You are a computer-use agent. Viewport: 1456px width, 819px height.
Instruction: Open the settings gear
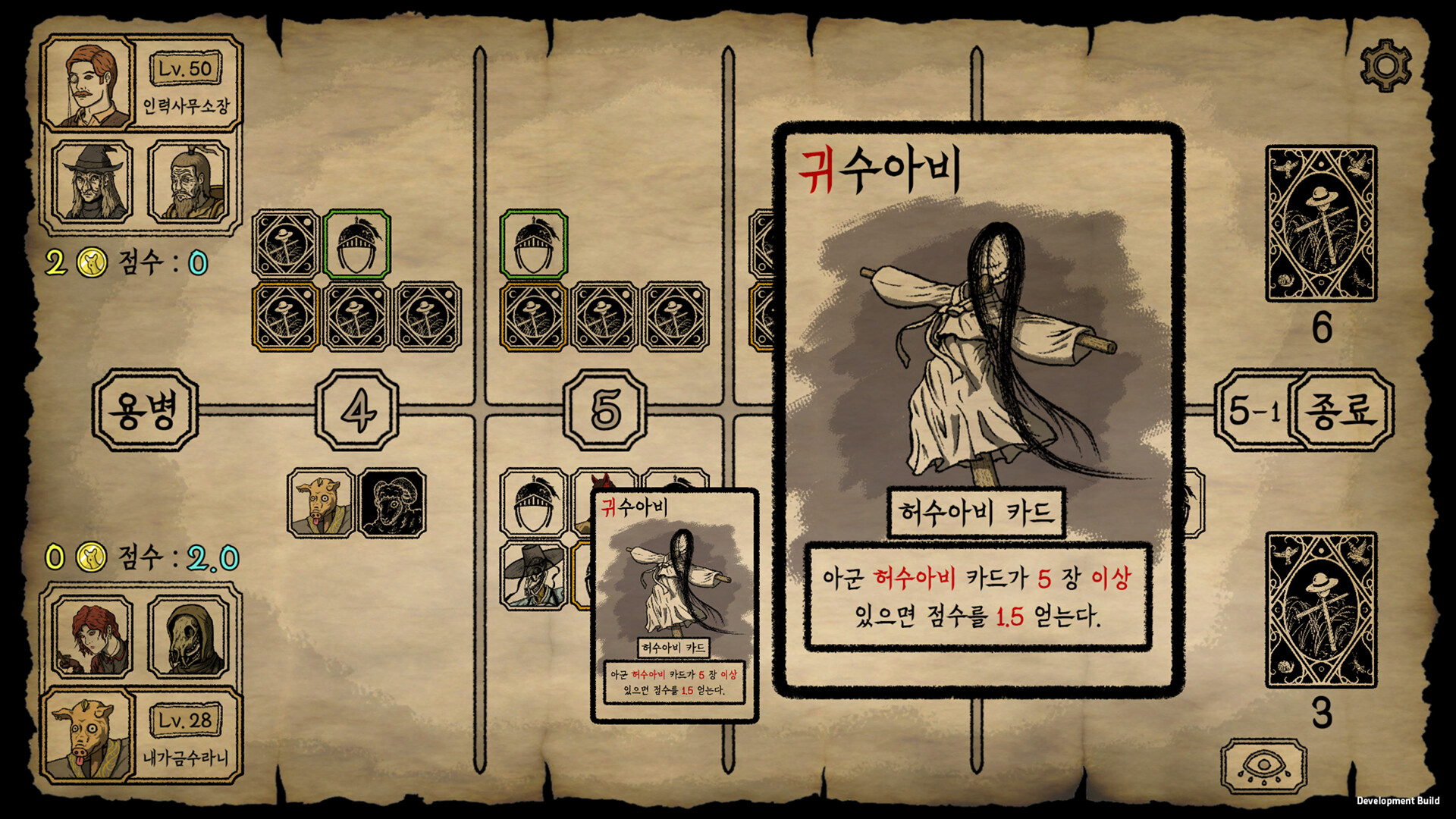(x=1385, y=66)
